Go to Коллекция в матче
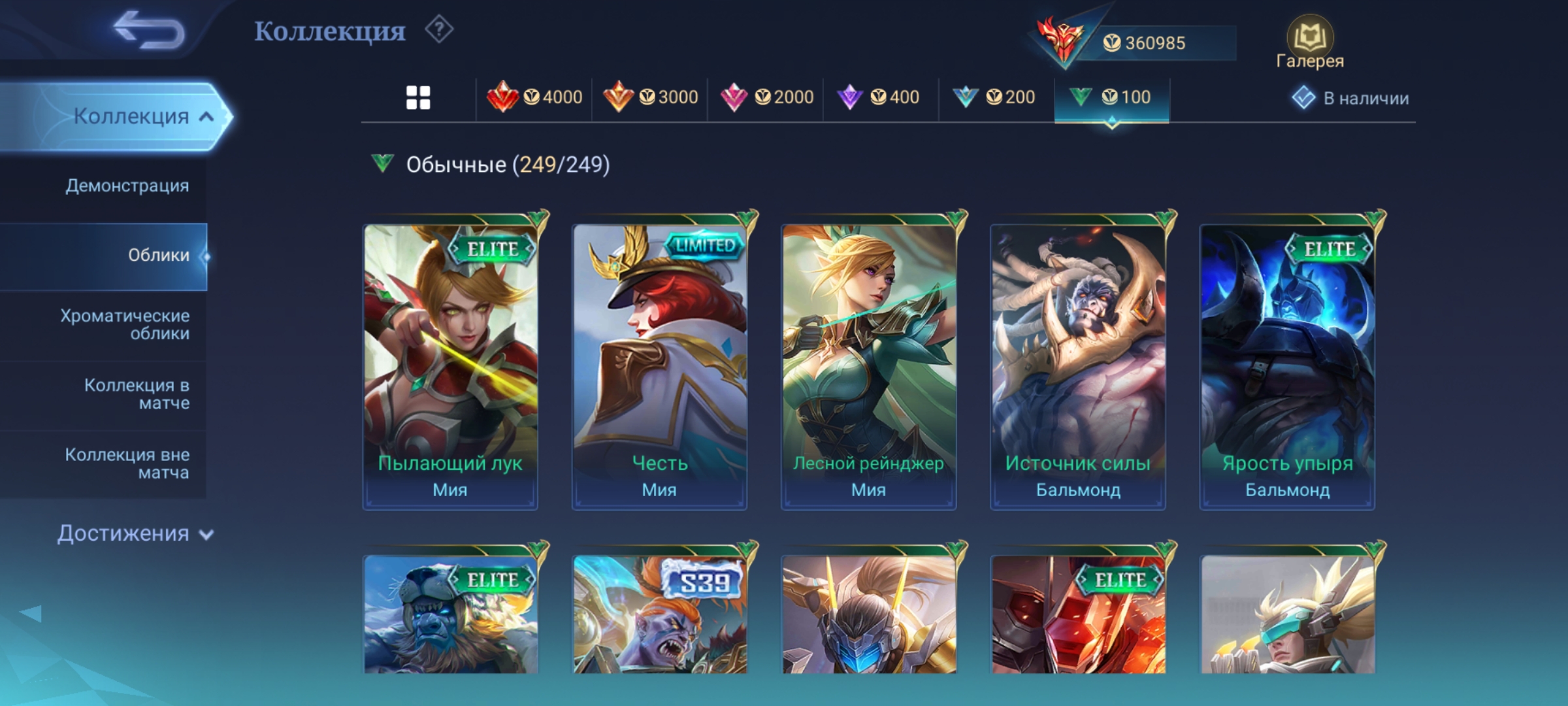The height and width of the screenshot is (706, 1568). (x=137, y=394)
